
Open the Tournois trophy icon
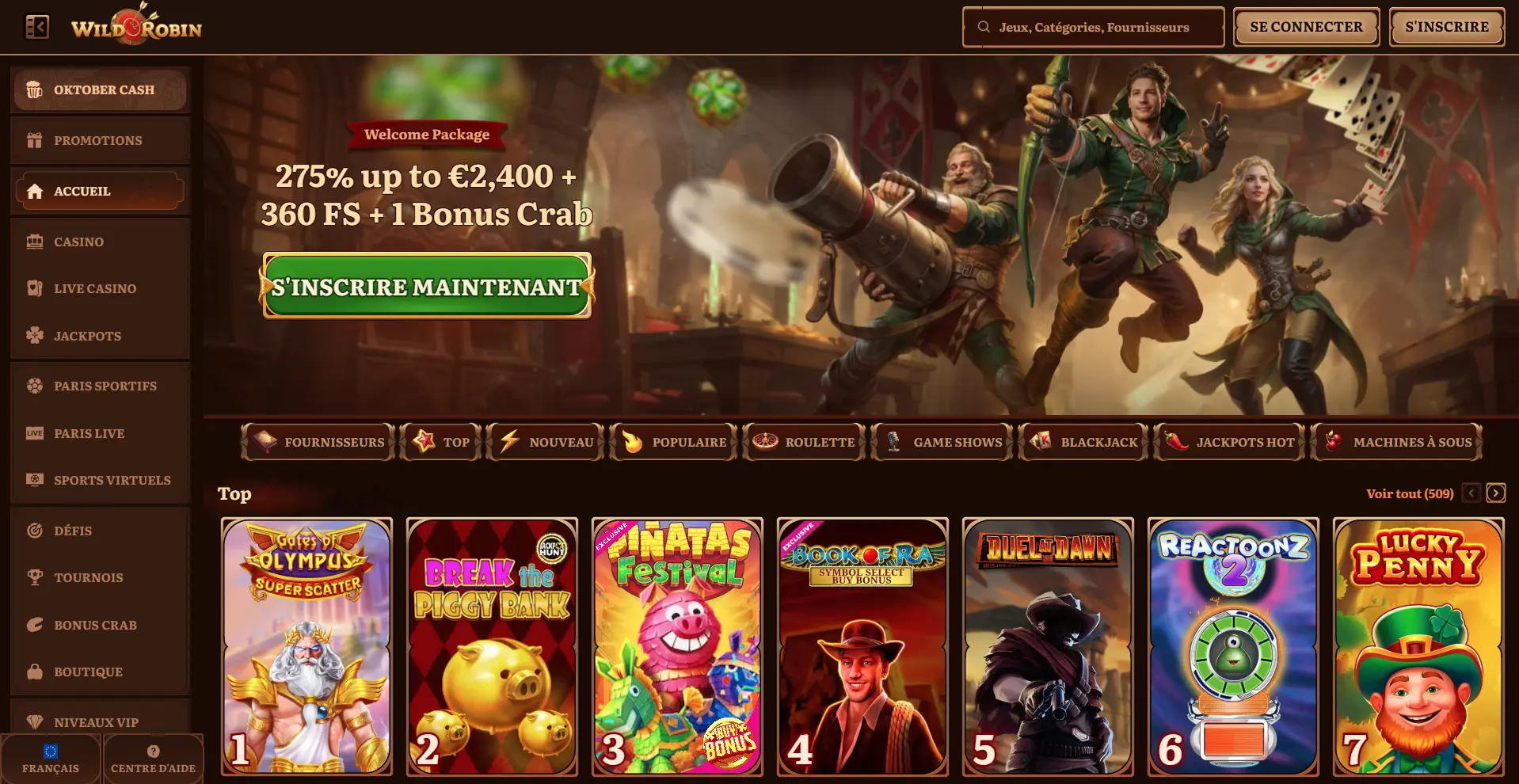(34, 577)
